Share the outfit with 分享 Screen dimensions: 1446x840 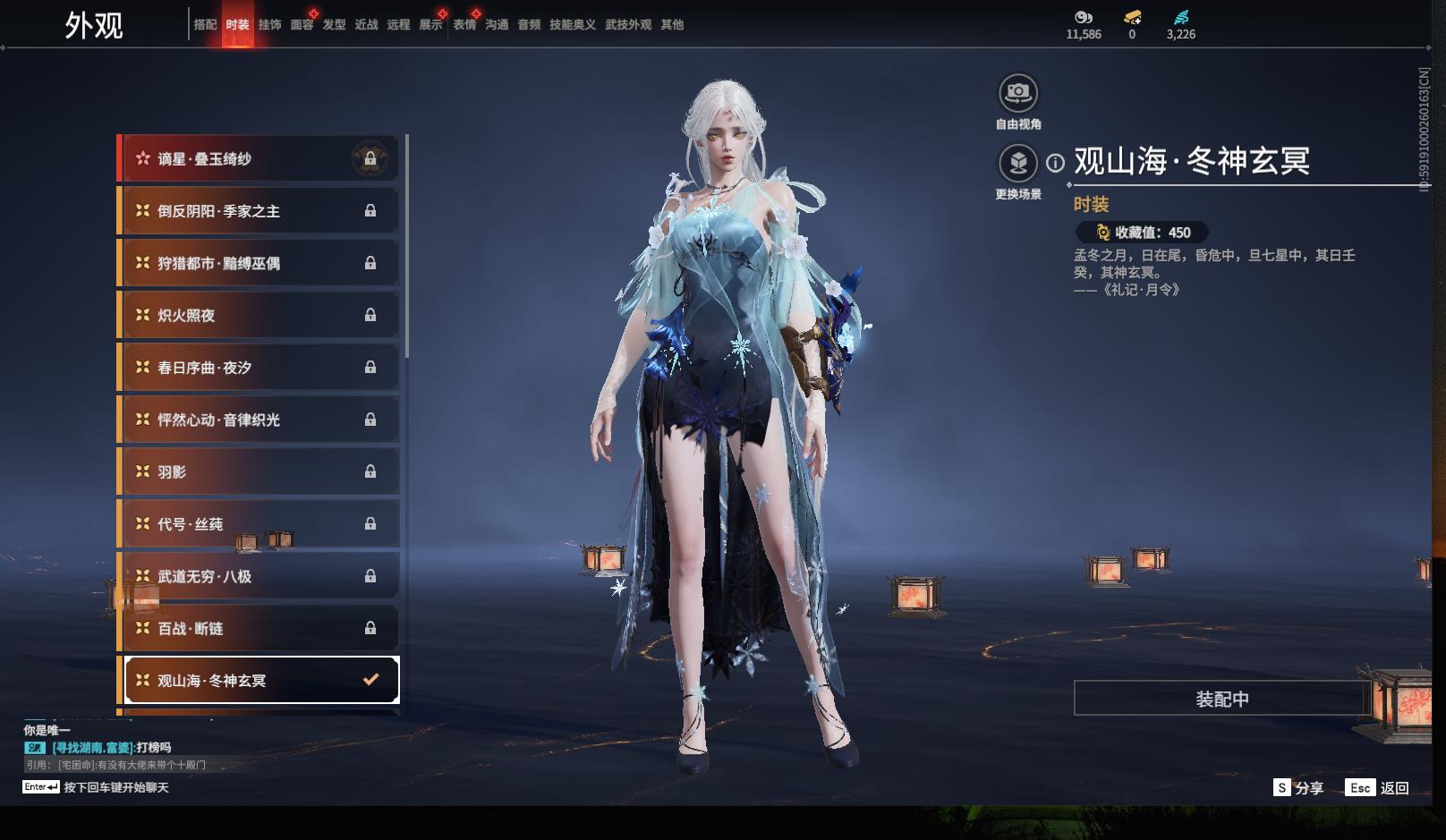click(x=1298, y=788)
